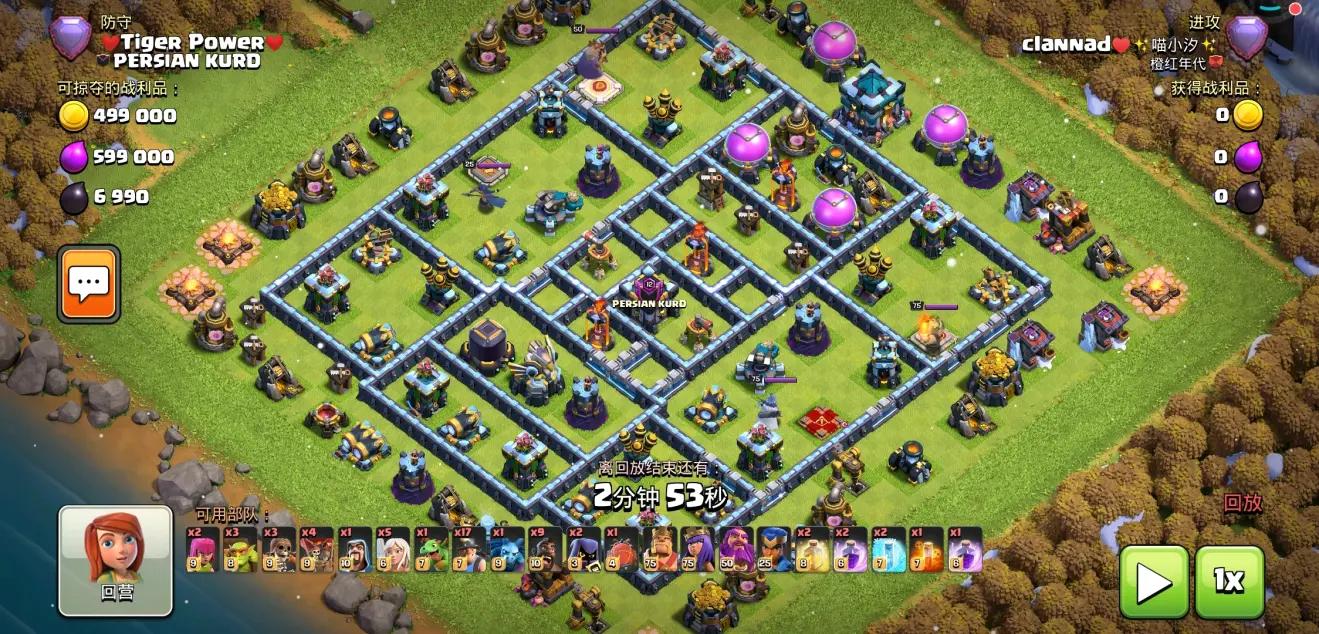The width and height of the screenshot is (1319, 634).
Task: Resume the replay with the play button
Action: tap(1153, 580)
